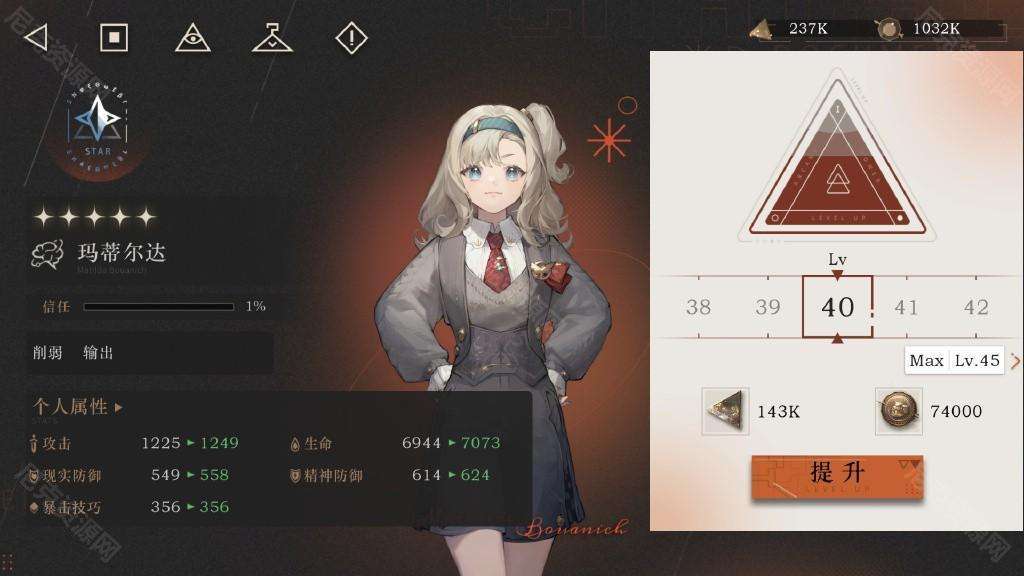Tap the 74000 coin cost icon

pos(898,411)
